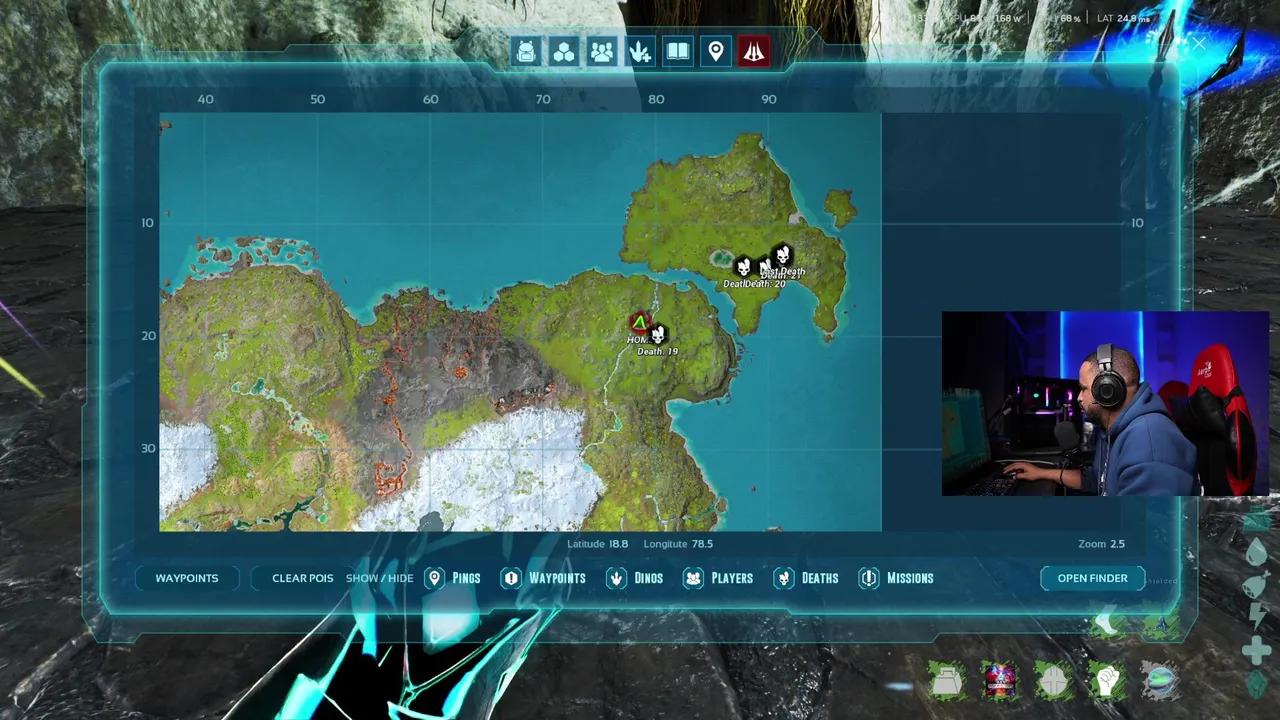
Task: Select the fist melee icon in hotbar
Action: point(1107,680)
